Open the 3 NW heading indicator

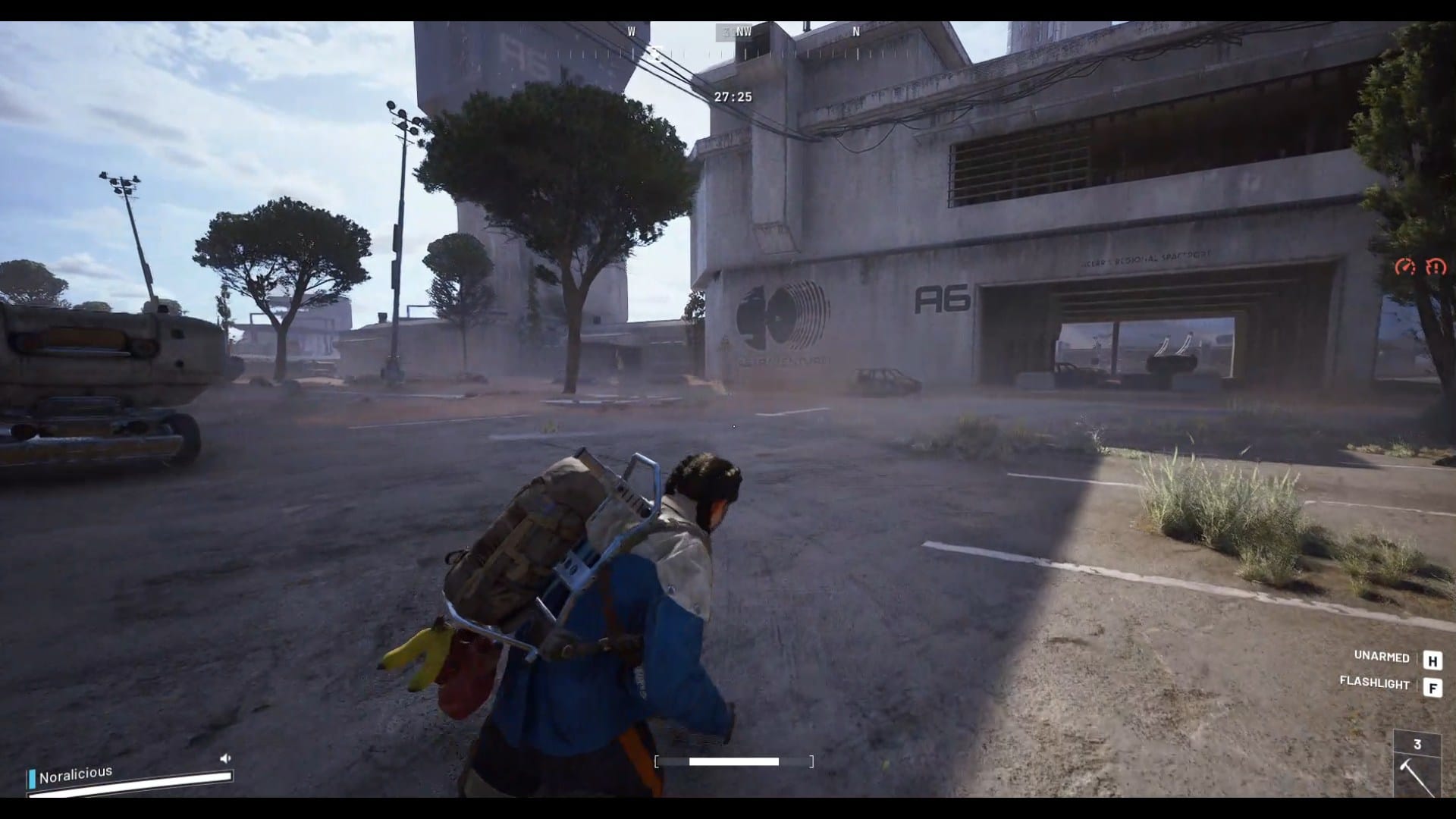(732, 33)
